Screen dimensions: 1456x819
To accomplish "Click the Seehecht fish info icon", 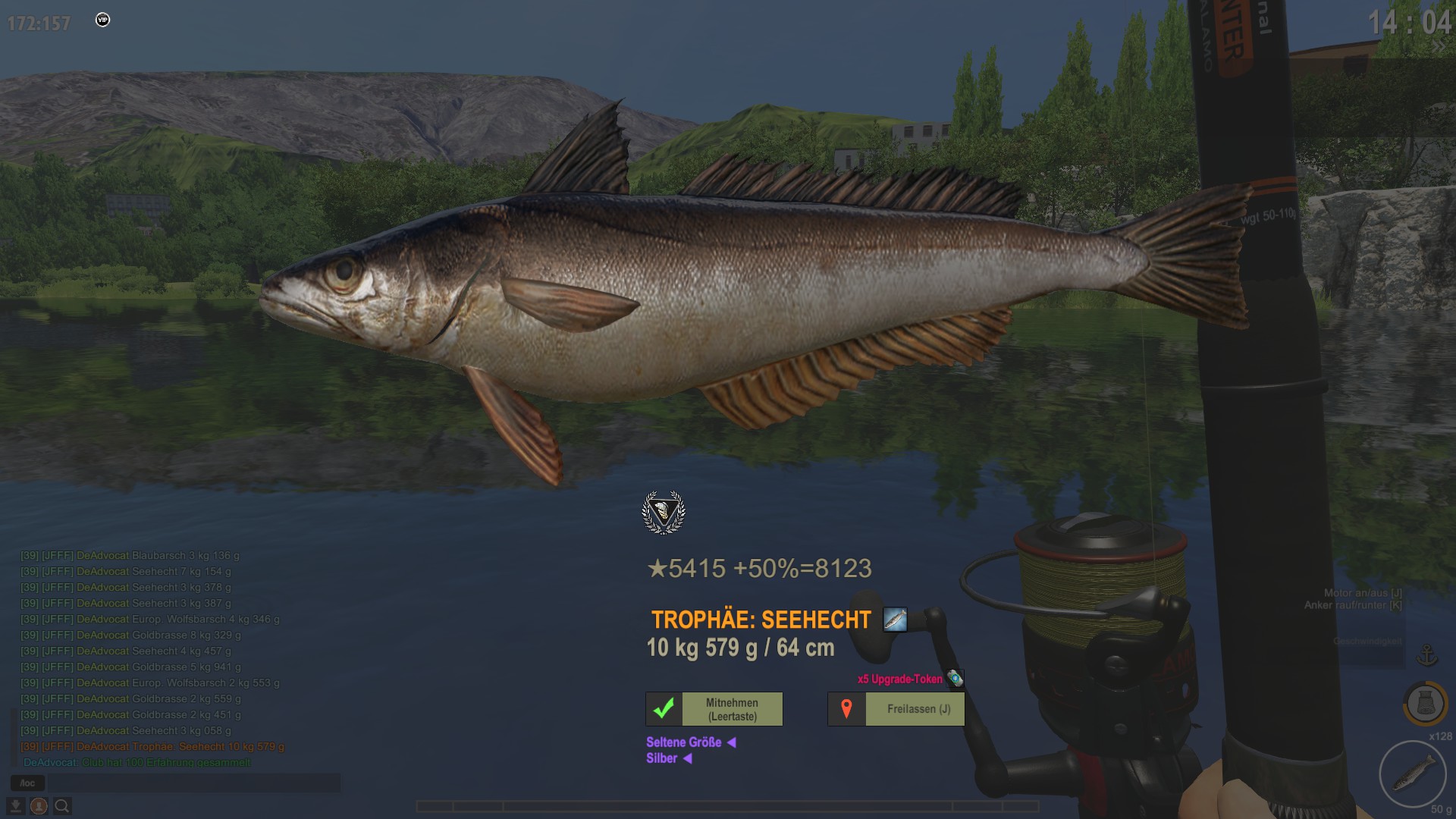I will (x=895, y=620).
